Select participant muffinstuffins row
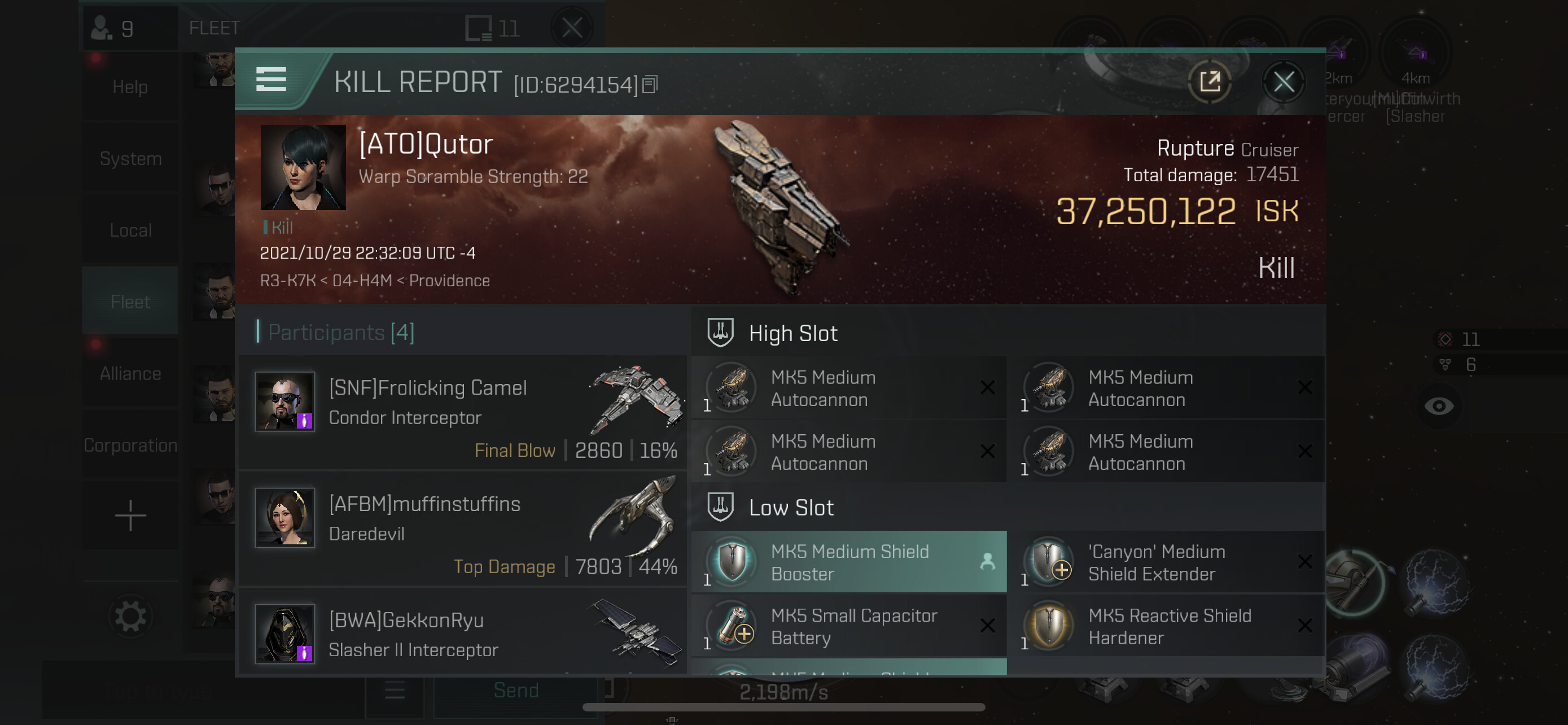This screenshot has height=725, width=1568. point(463,529)
